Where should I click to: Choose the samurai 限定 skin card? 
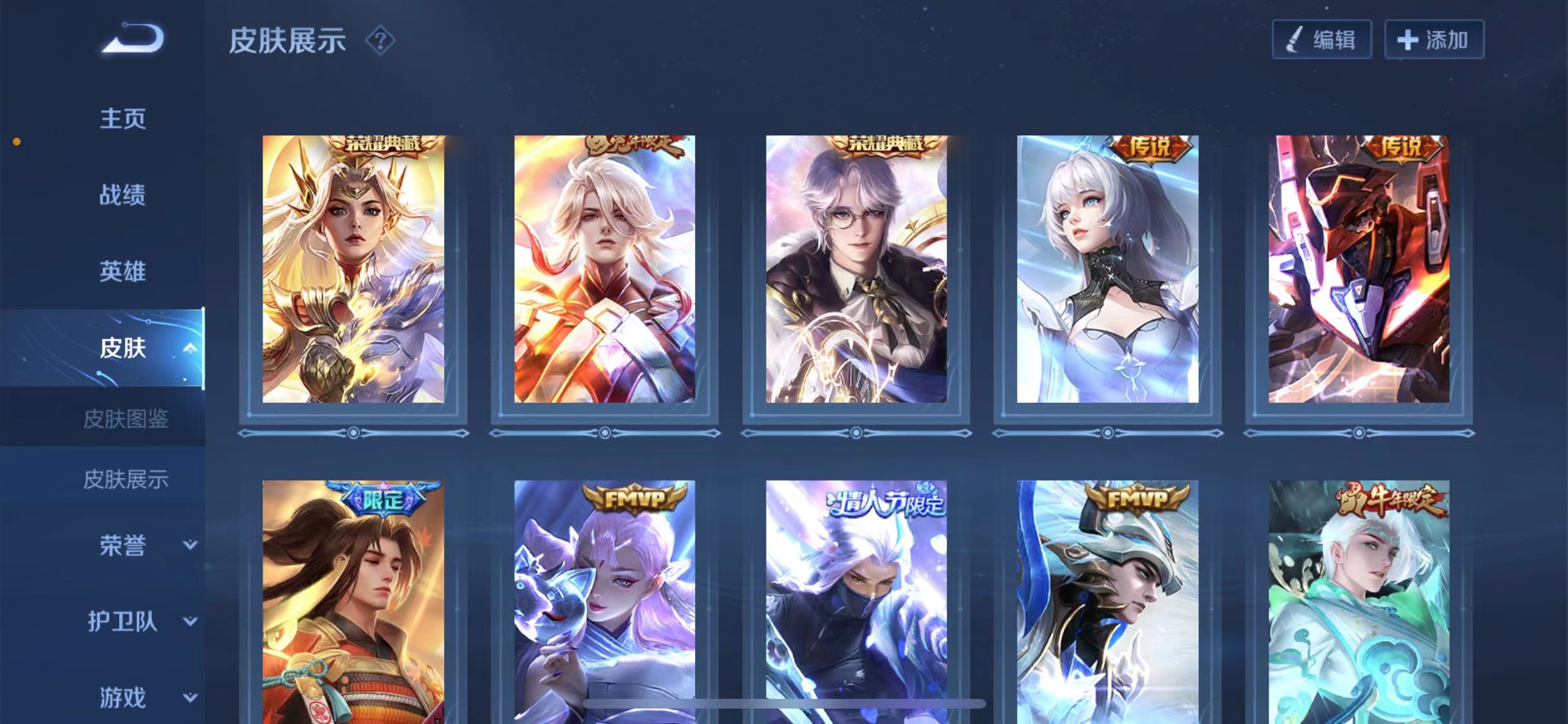(x=353, y=602)
